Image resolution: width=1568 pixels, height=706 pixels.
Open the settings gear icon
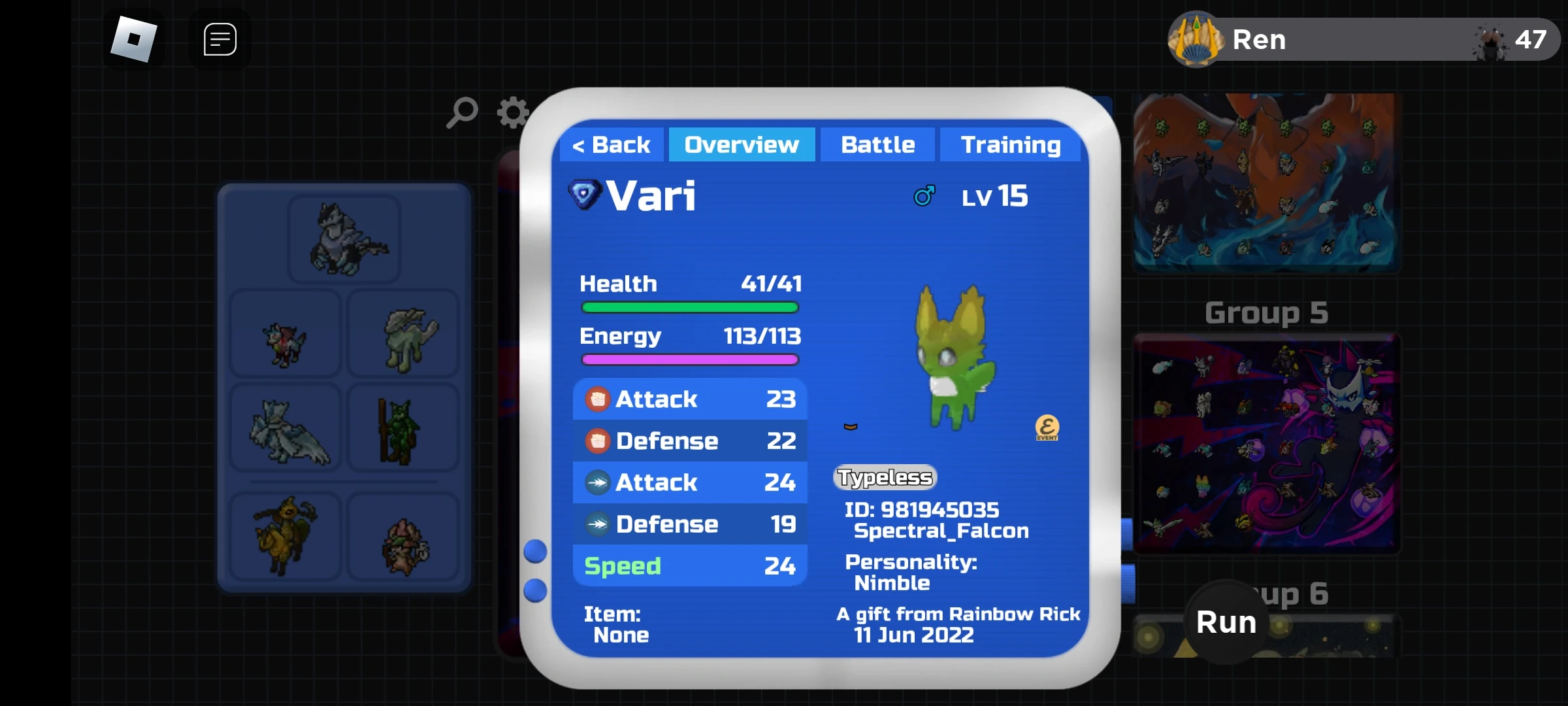coord(512,112)
